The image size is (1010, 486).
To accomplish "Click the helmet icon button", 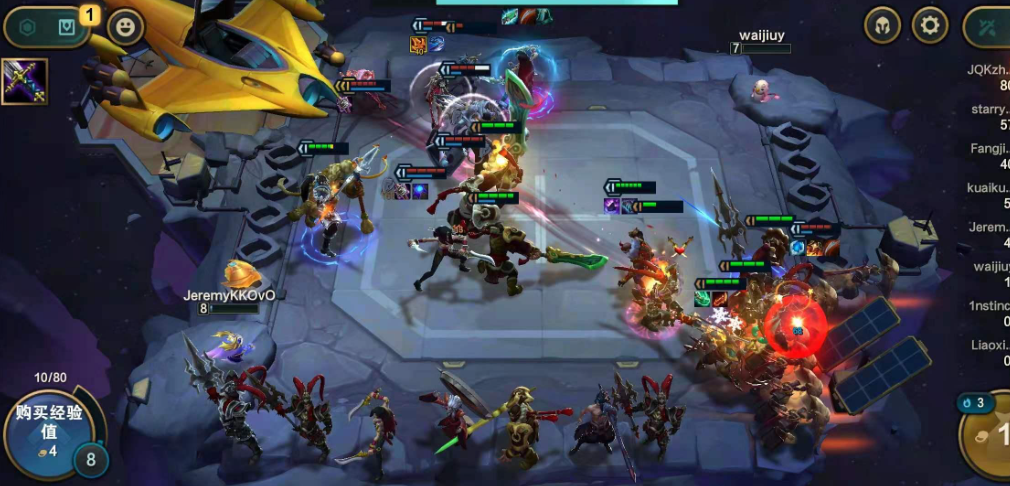I will [x=882, y=25].
